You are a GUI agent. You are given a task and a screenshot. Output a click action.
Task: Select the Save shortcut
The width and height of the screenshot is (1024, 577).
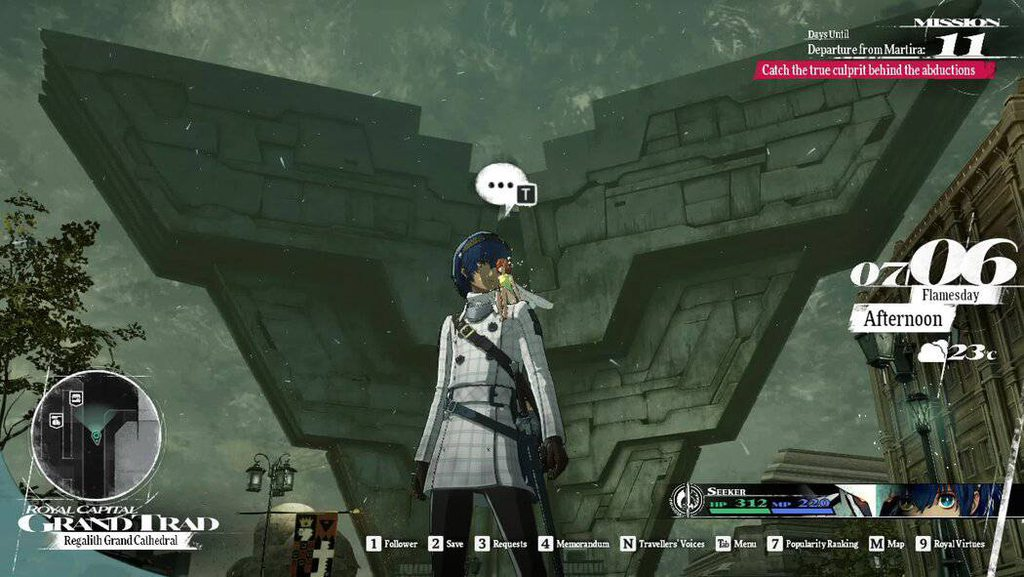(x=446, y=544)
